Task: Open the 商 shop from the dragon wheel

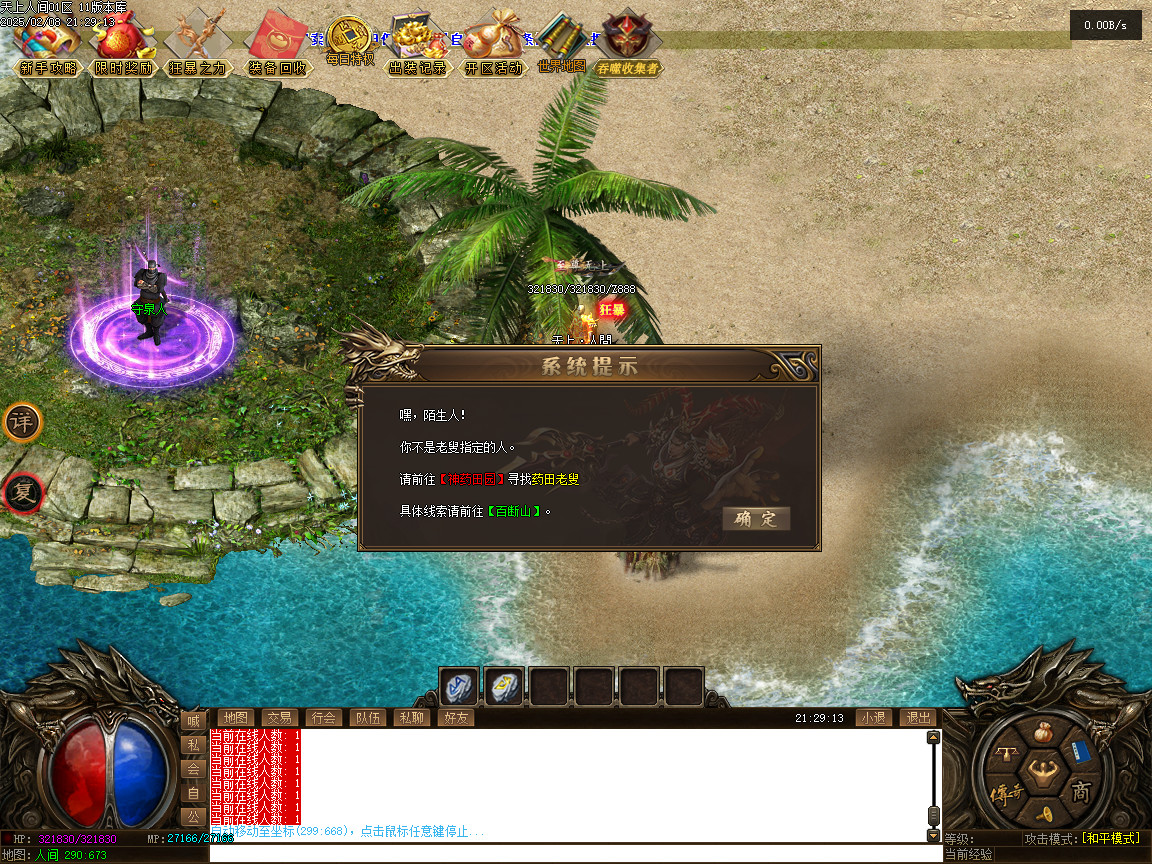Action: click(1080, 793)
